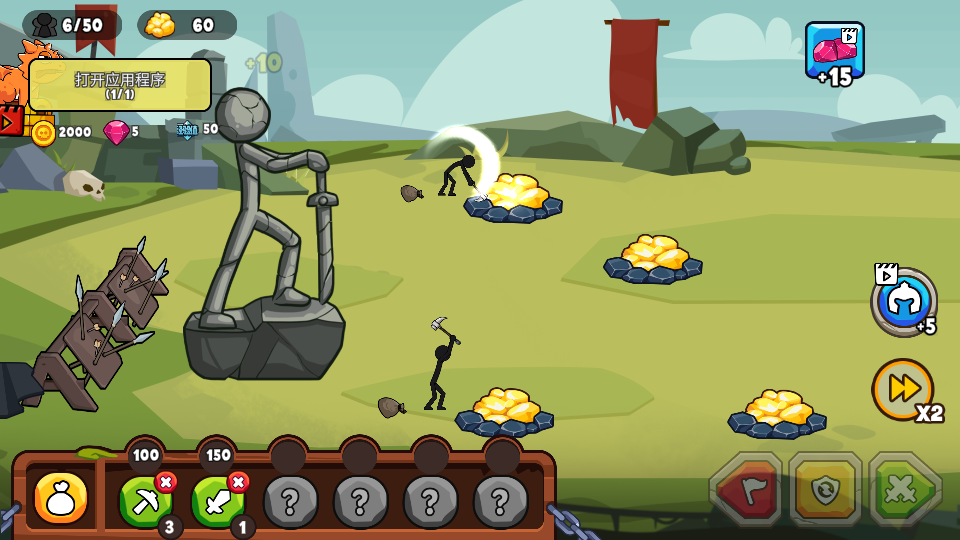Train a swordsman with the sword button

(216, 501)
